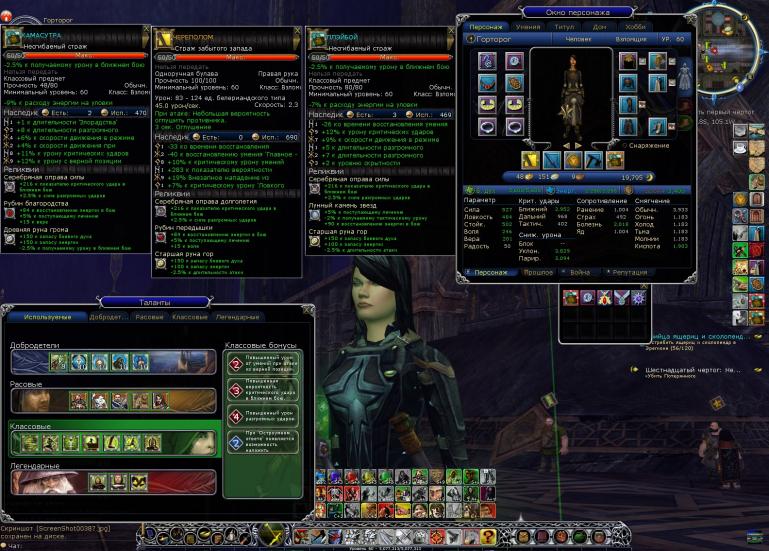Viewport: 769px width, 551px height.
Task: Select the blue class bonus marked 2
Action: (x=234, y=442)
